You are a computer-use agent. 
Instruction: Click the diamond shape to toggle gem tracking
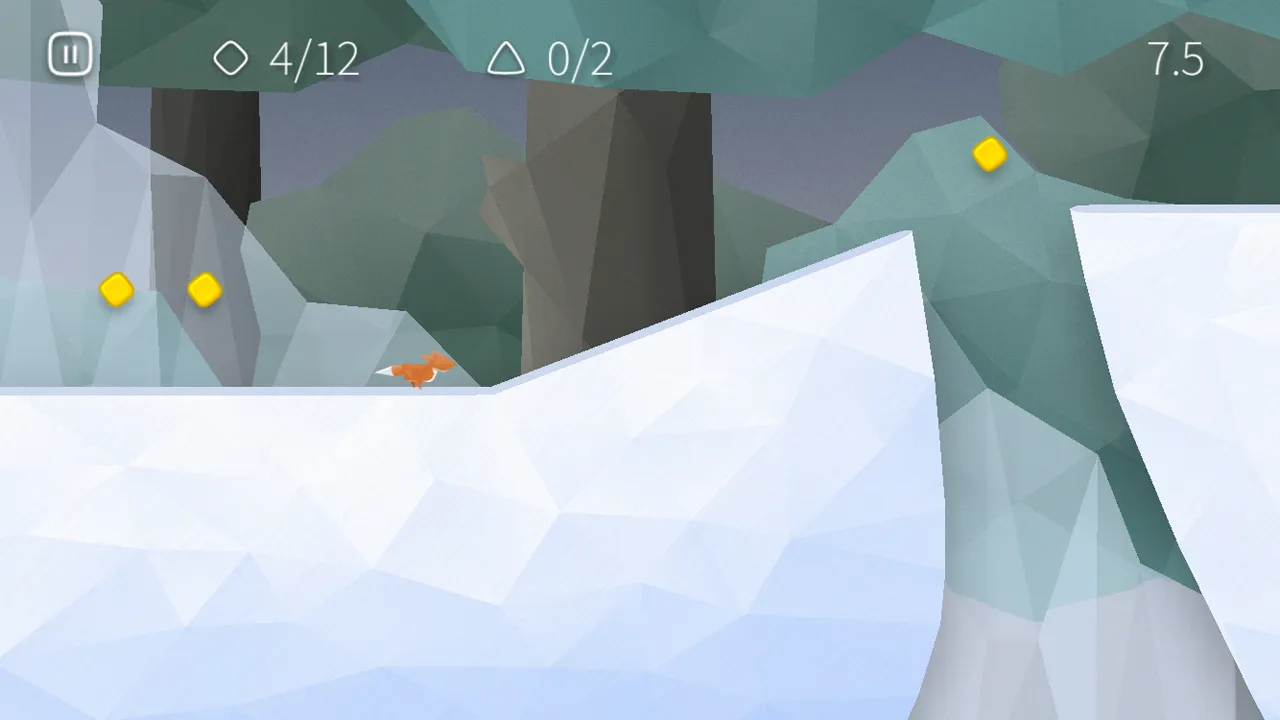coord(231,59)
